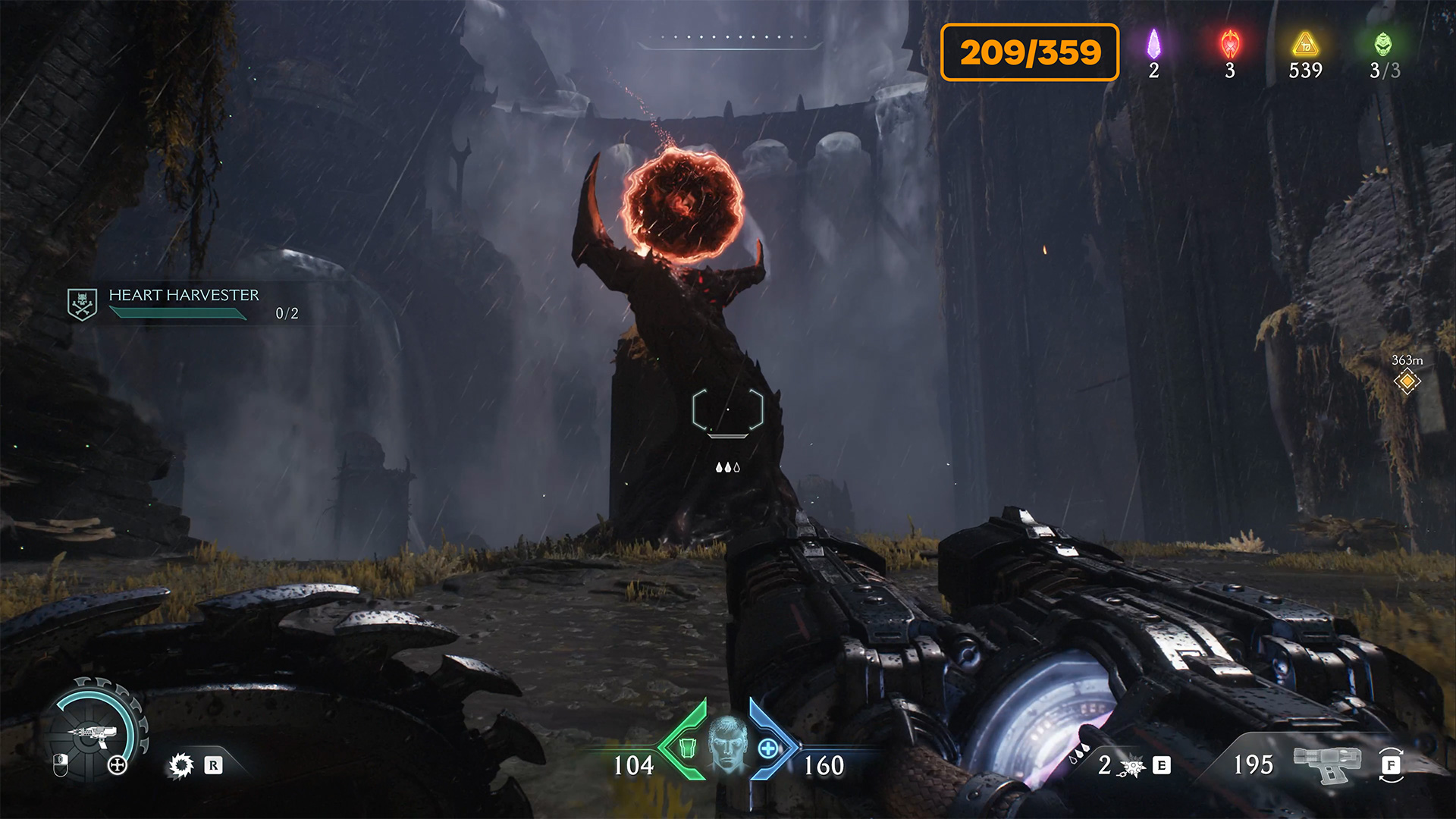Activate the melee attack icon
This screenshot has height=819, width=1456.
[1132, 767]
